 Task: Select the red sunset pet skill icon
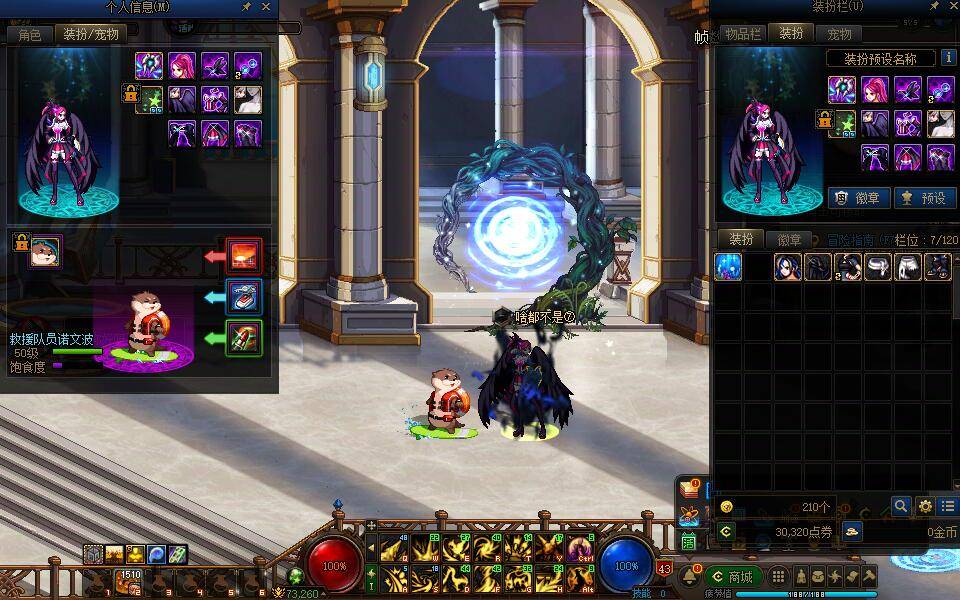[244, 256]
